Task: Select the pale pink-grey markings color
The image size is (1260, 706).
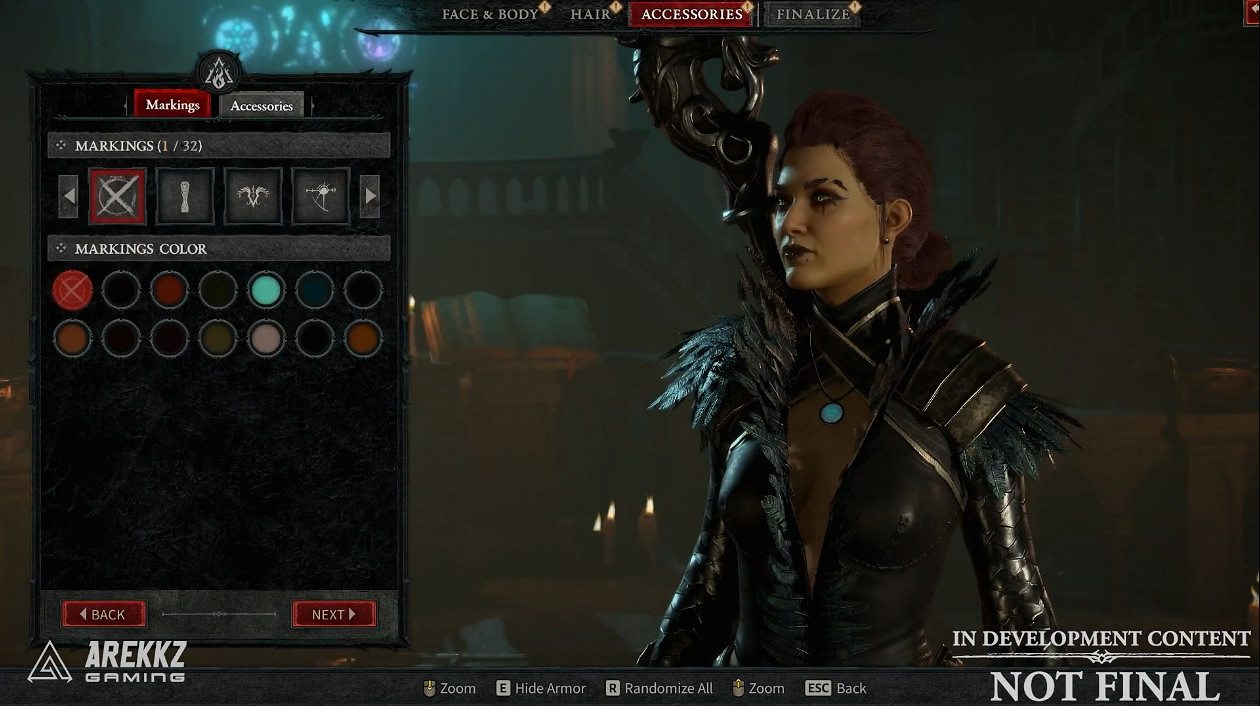Action: pyautogui.click(x=266, y=338)
